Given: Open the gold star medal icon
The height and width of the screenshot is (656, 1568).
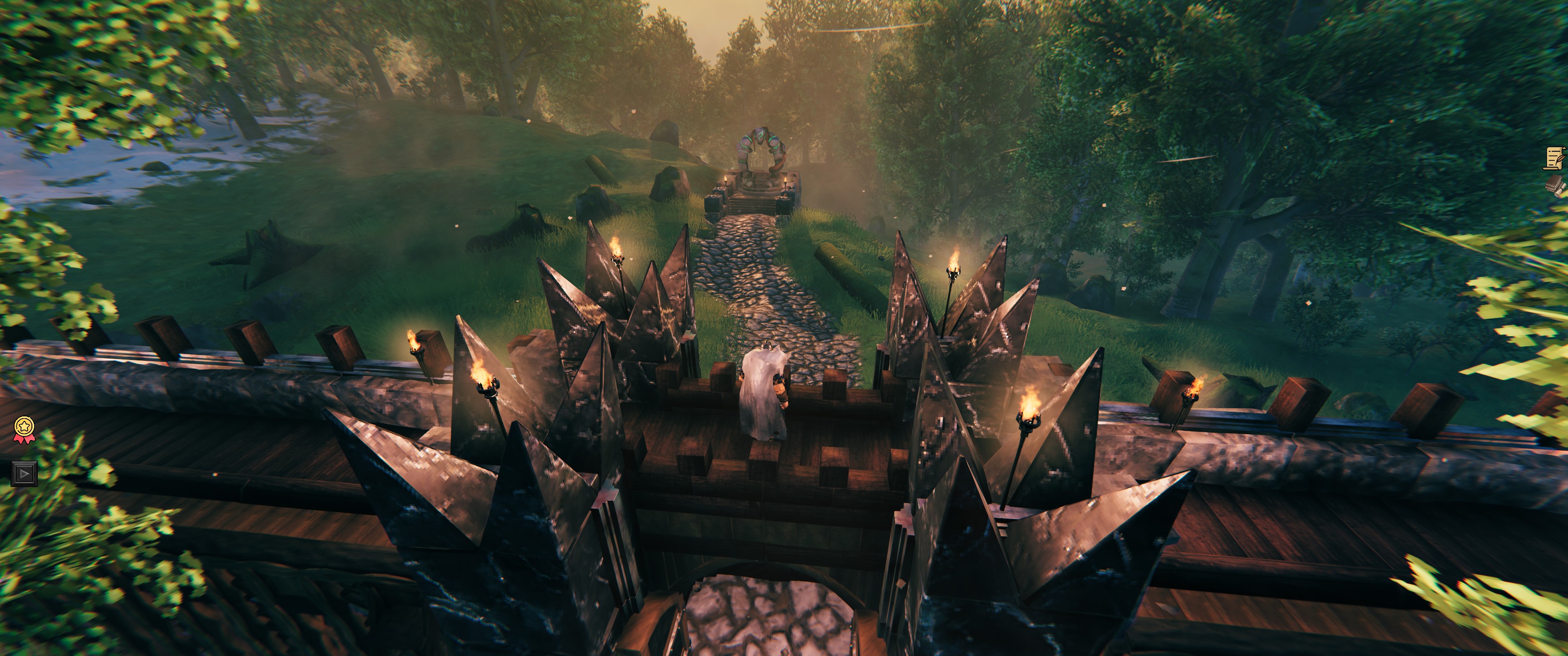Looking at the screenshot, I should coord(24,428).
